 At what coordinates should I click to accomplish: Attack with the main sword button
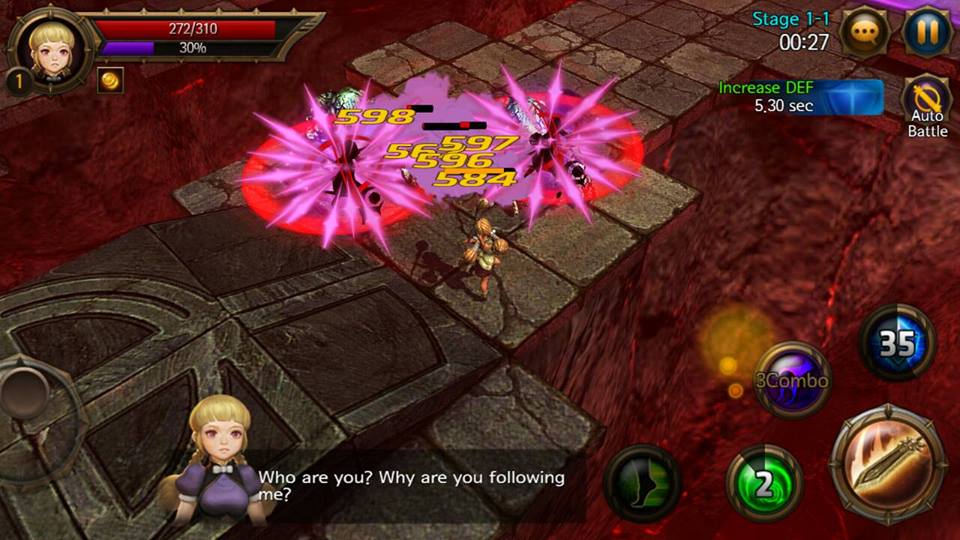(x=888, y=464)
